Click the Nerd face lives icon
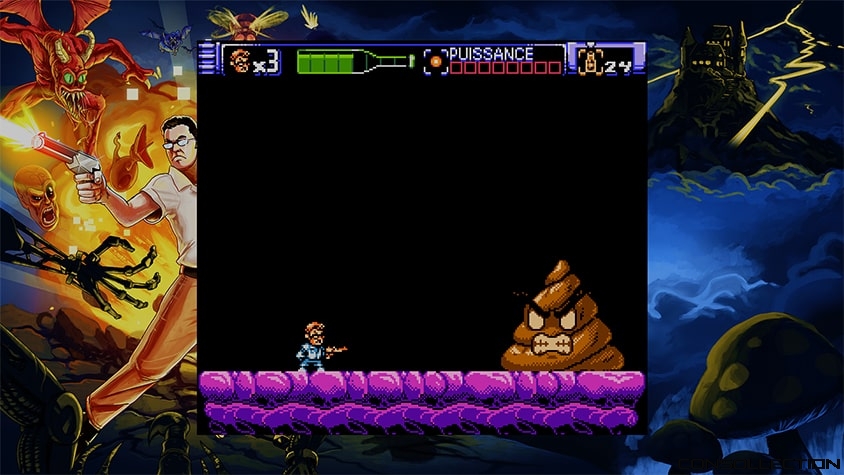The width and height of the screenshot is (844, 475). tap(238, 61)
